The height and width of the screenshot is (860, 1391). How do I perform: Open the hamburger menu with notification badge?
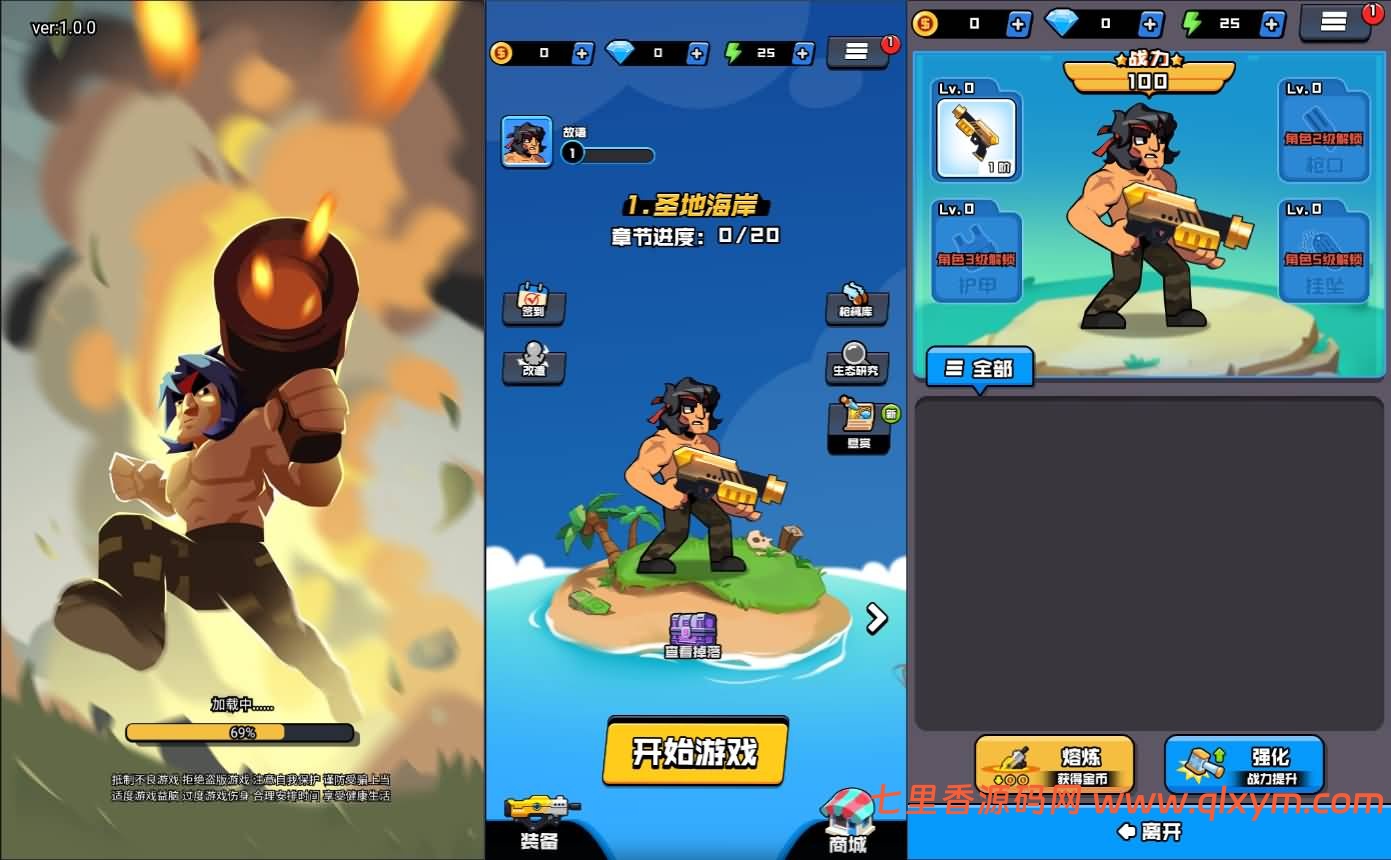pos(858,53)
